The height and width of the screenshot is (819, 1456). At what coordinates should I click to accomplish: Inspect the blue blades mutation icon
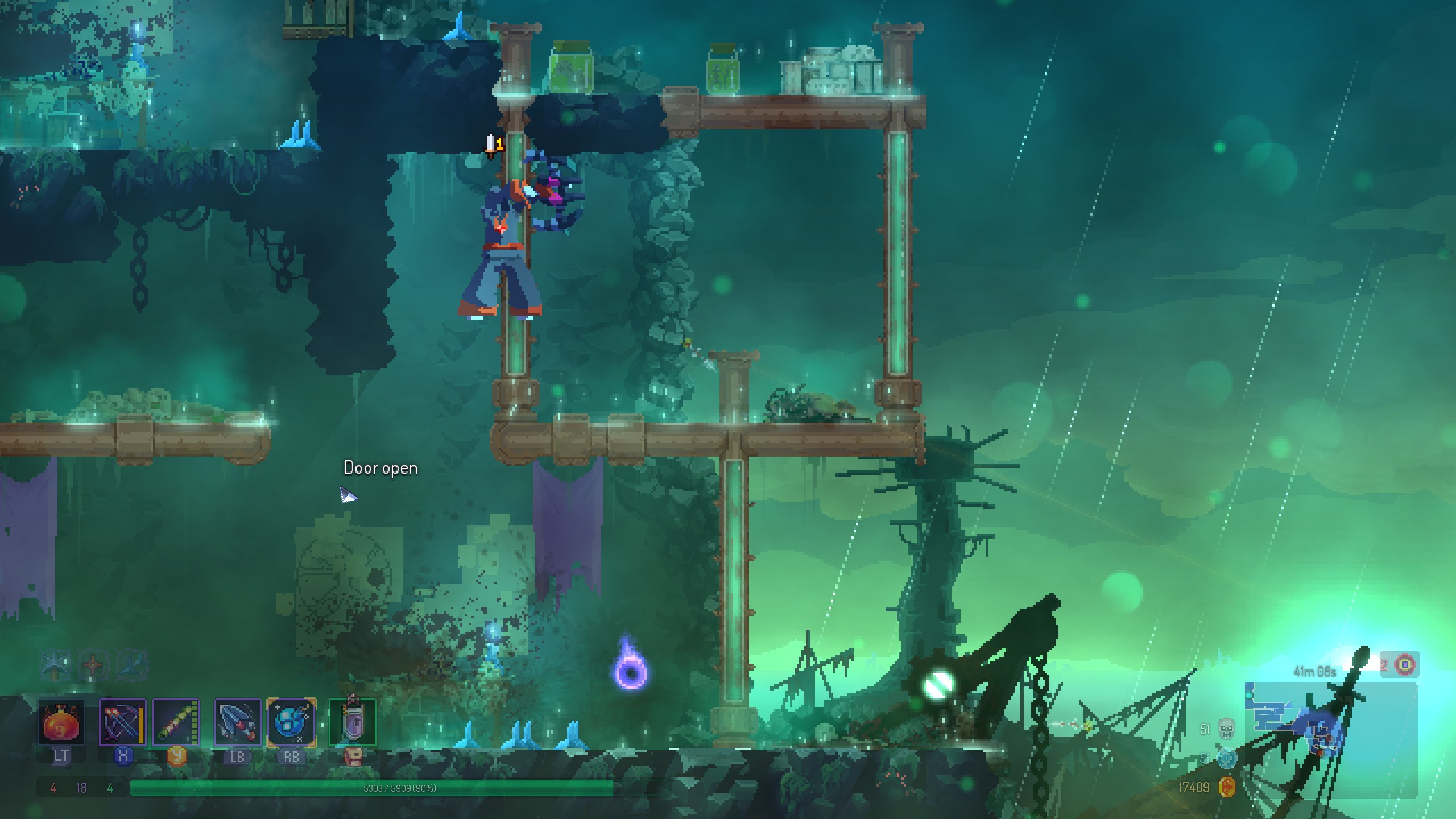[x=131, y=665]
